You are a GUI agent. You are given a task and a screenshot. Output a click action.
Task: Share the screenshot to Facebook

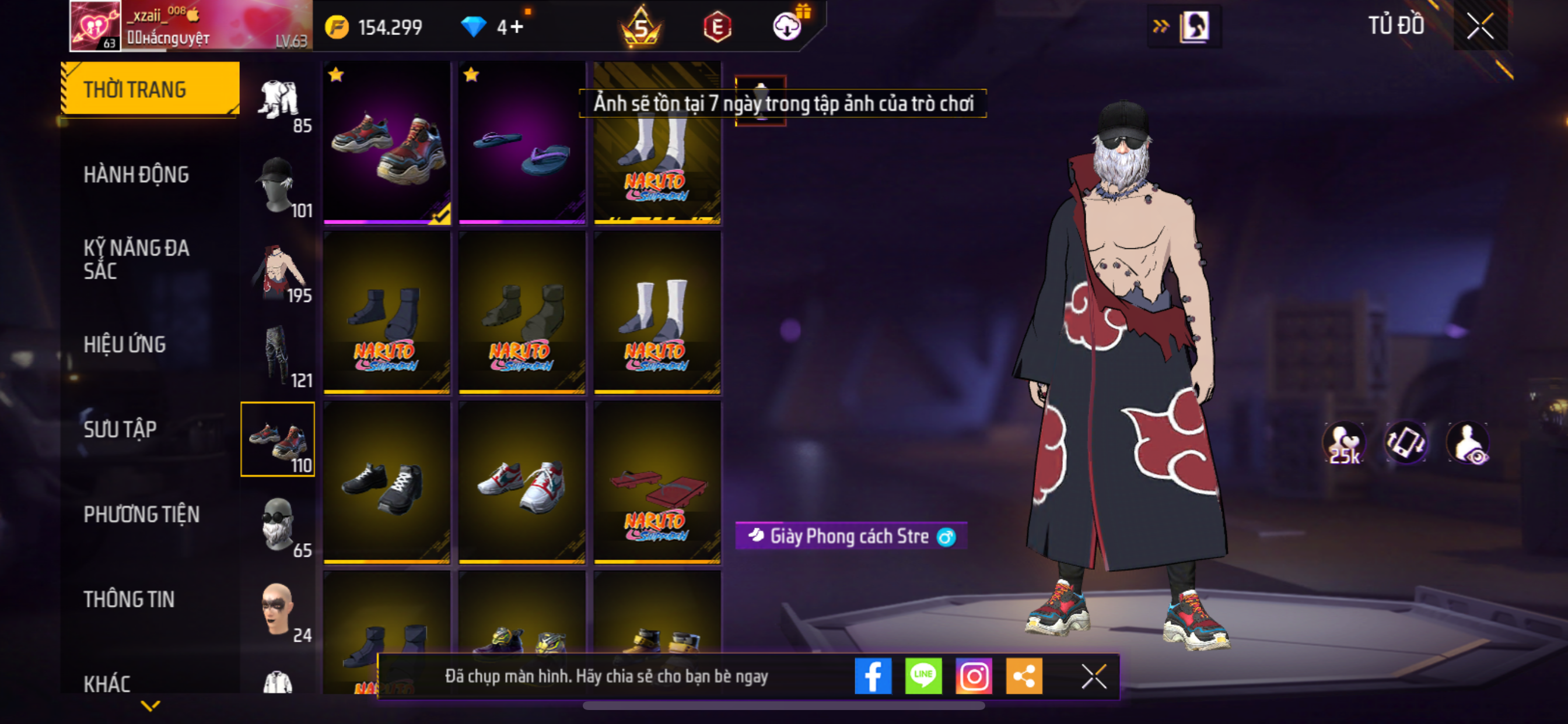tap(872, 676)
